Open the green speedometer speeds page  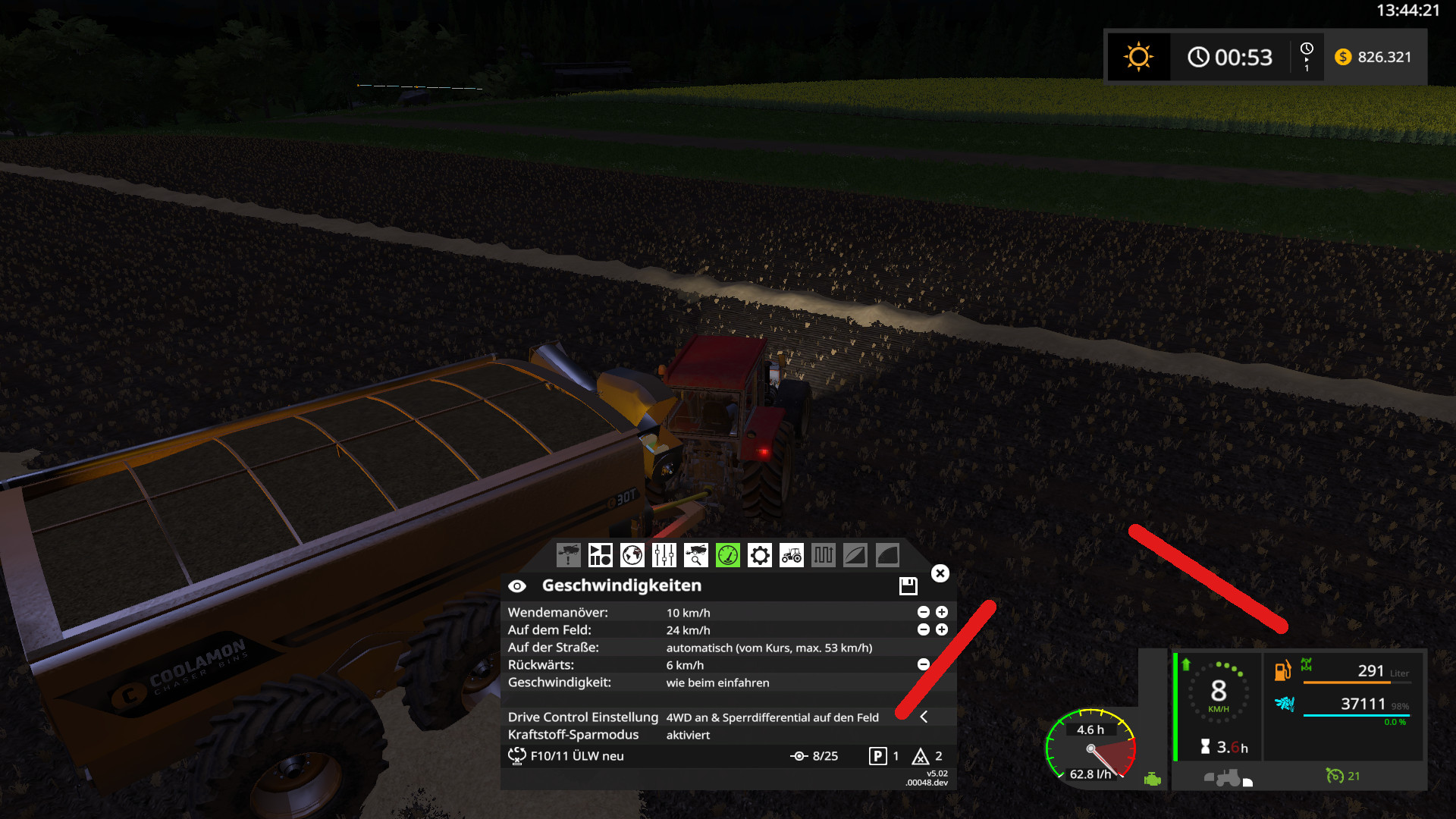pos(728,555)
